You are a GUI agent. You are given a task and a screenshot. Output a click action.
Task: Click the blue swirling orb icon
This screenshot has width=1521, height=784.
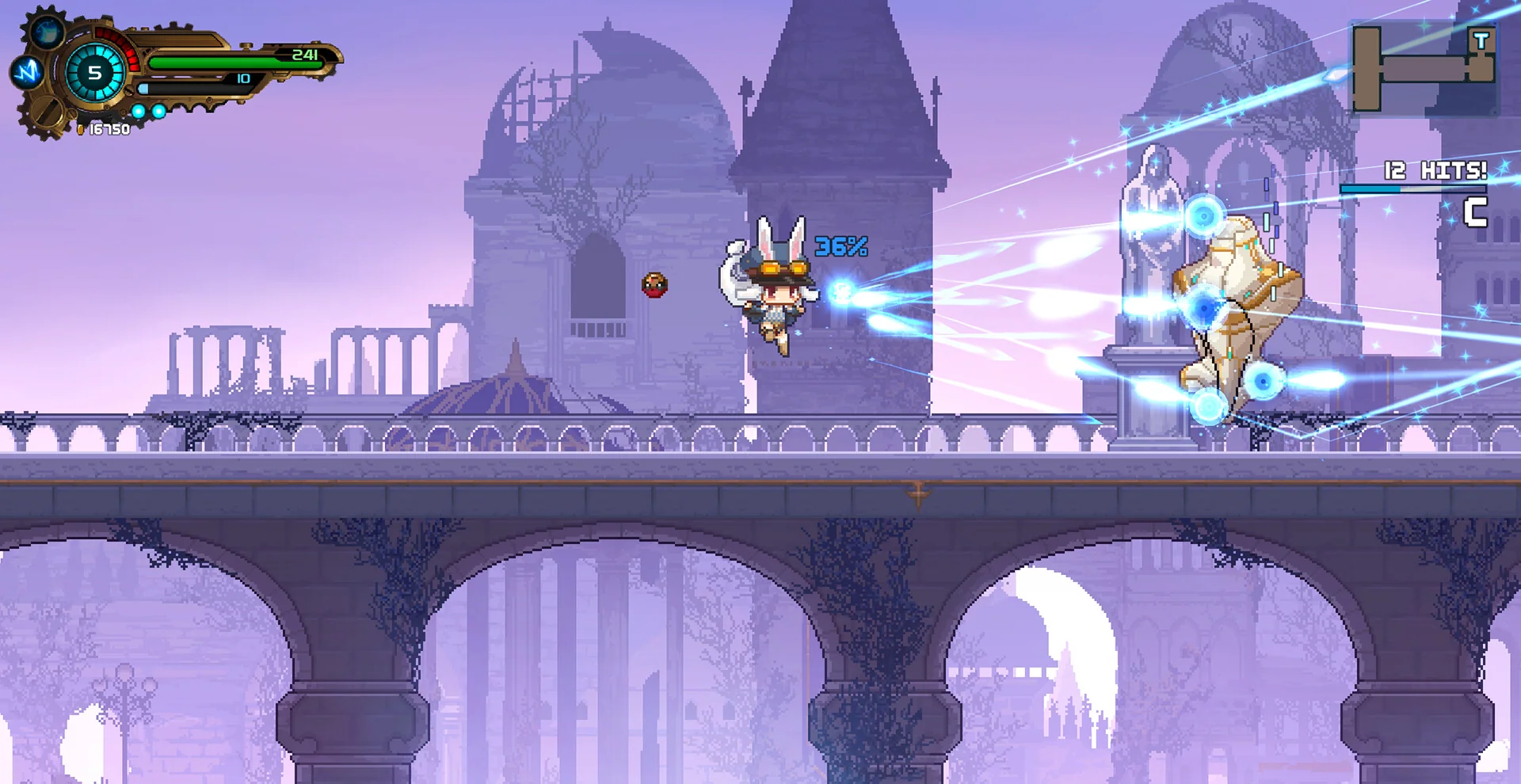48,32
